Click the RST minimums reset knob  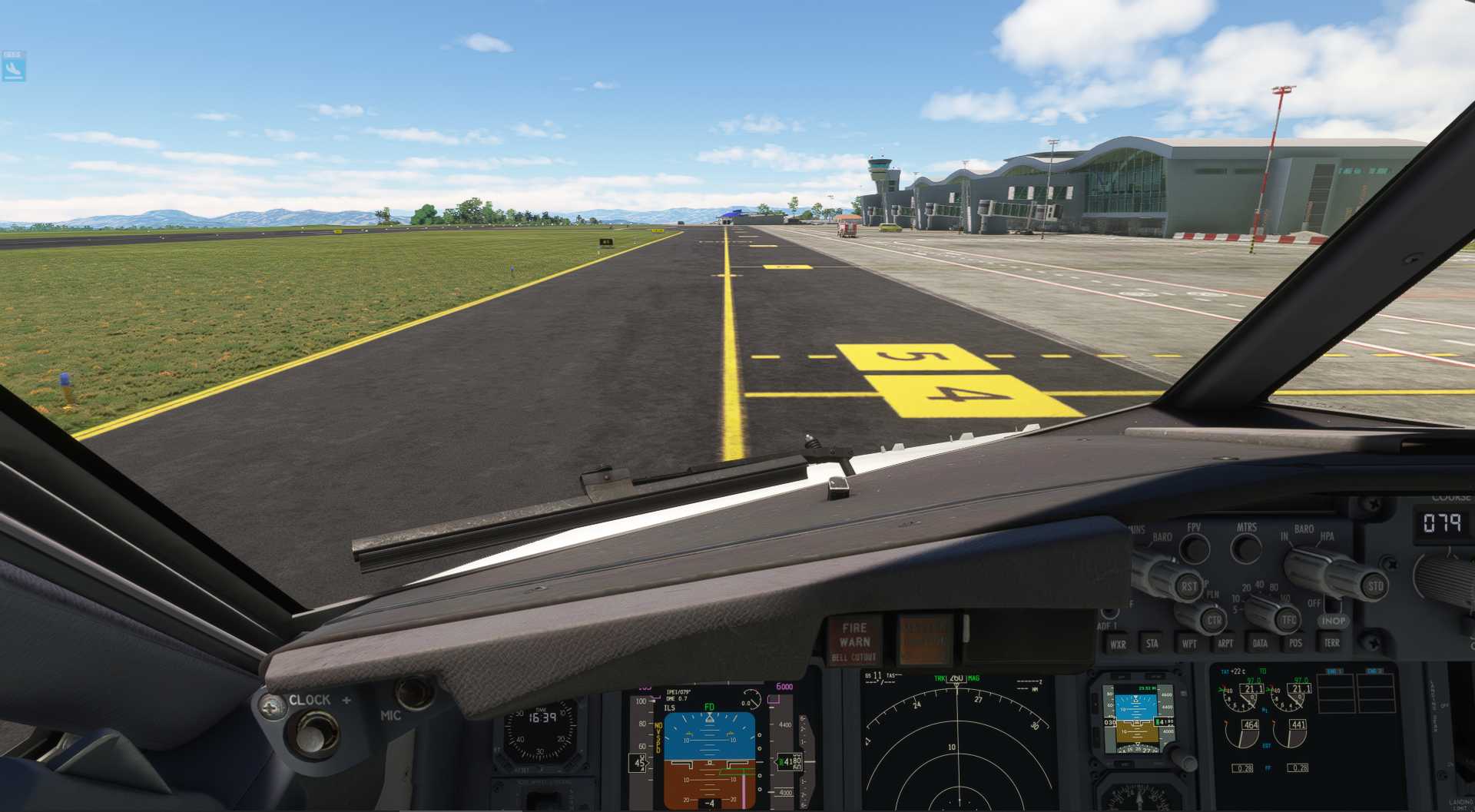[1188, 586]
